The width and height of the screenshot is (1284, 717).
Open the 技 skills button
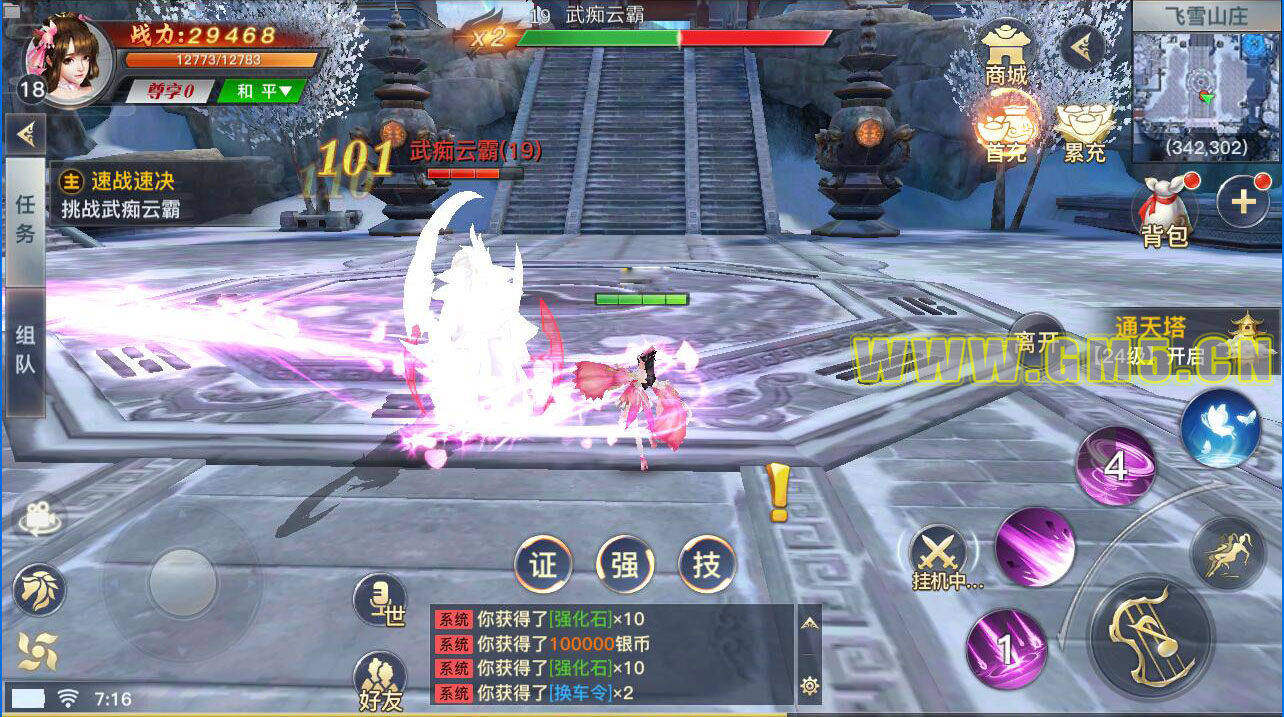[707, 565]
